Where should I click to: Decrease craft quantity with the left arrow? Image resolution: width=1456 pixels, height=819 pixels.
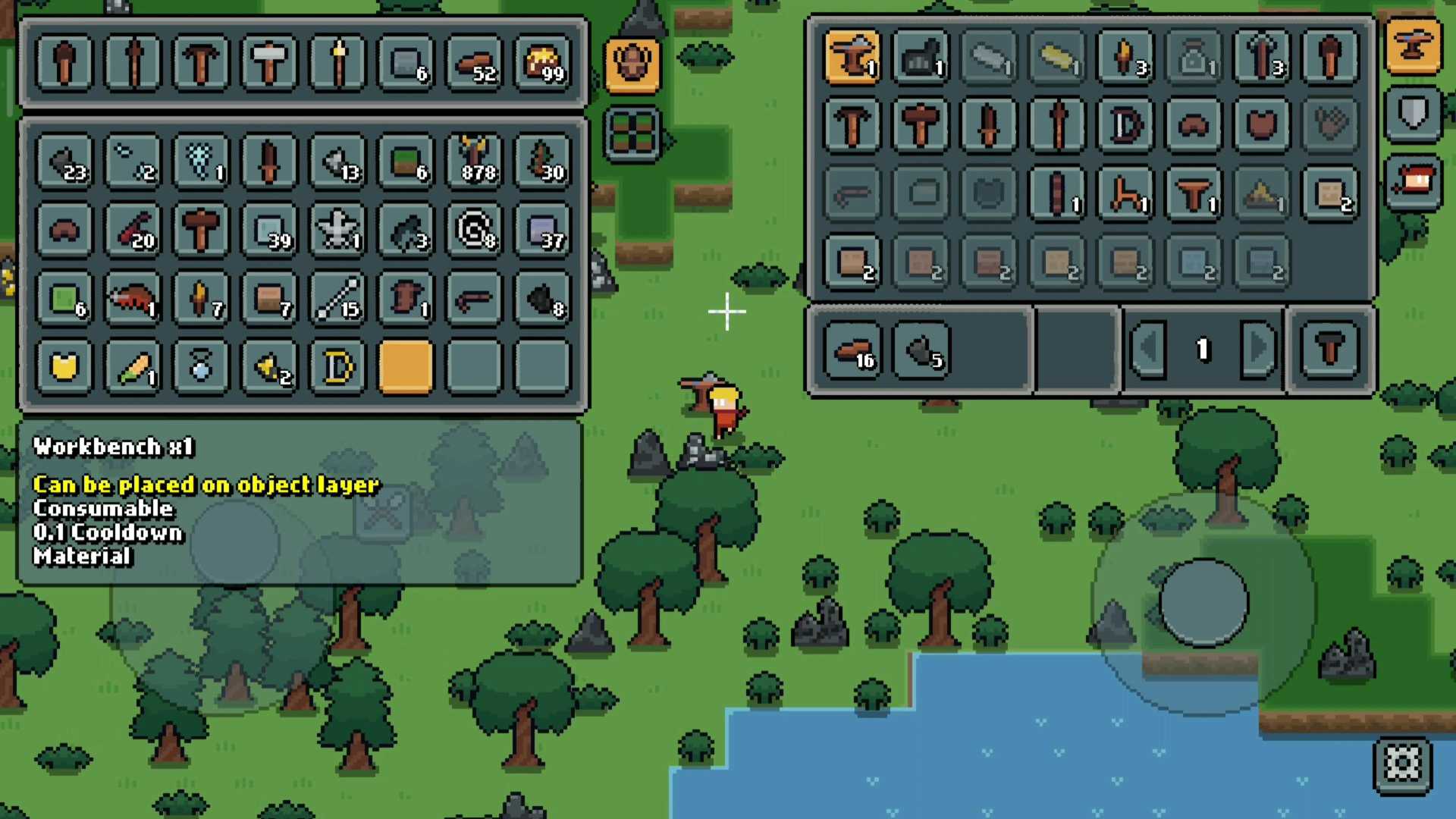(1149, 349)
